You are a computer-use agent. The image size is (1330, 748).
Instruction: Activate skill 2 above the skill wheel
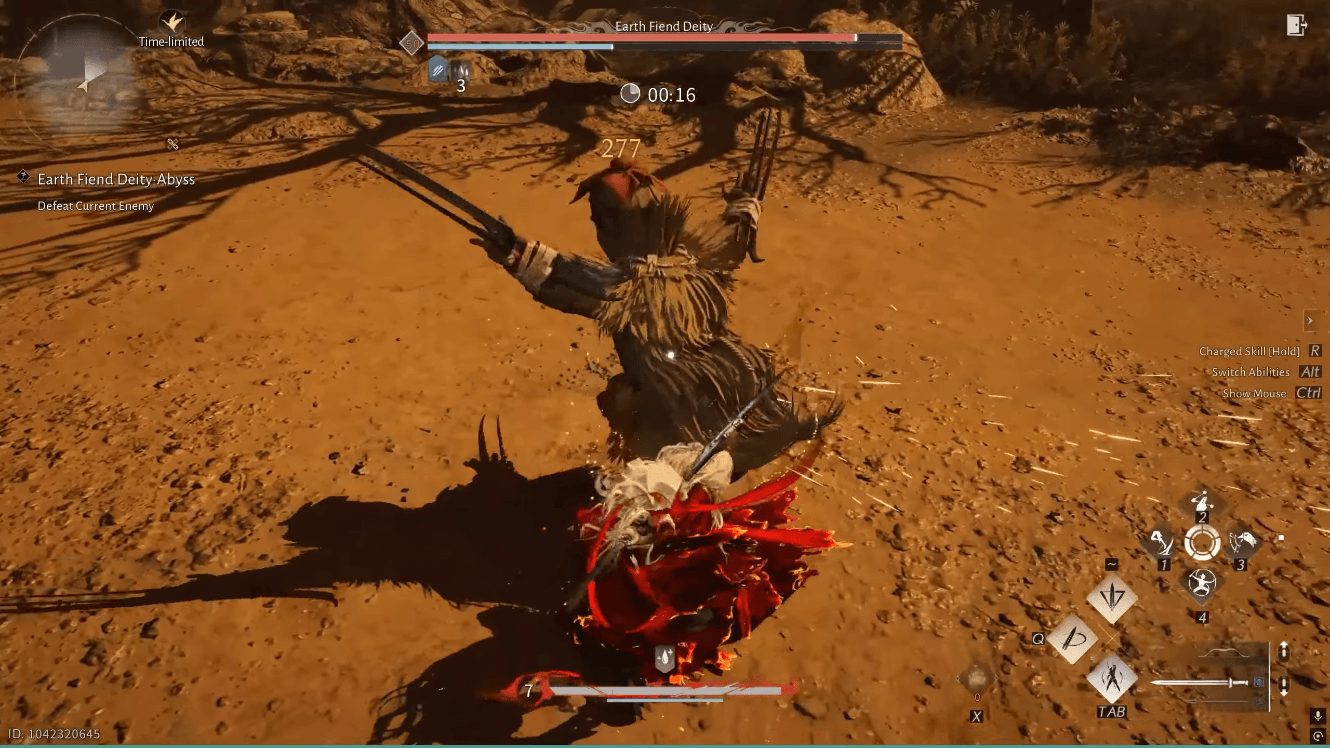1200,501
